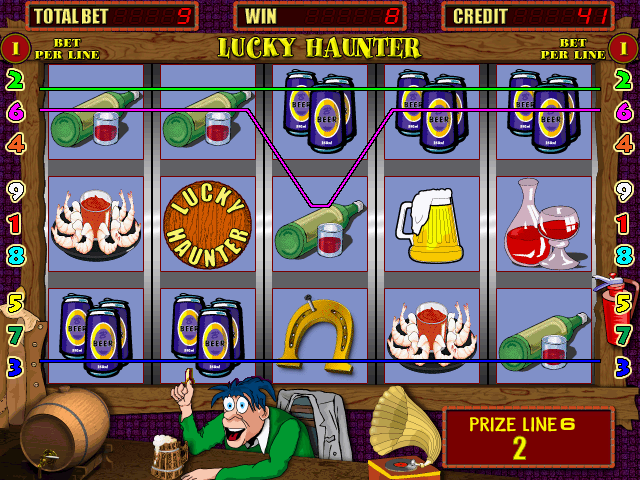Choose the orange line 4 marker, left rail
640x480 pixels.
15,143
